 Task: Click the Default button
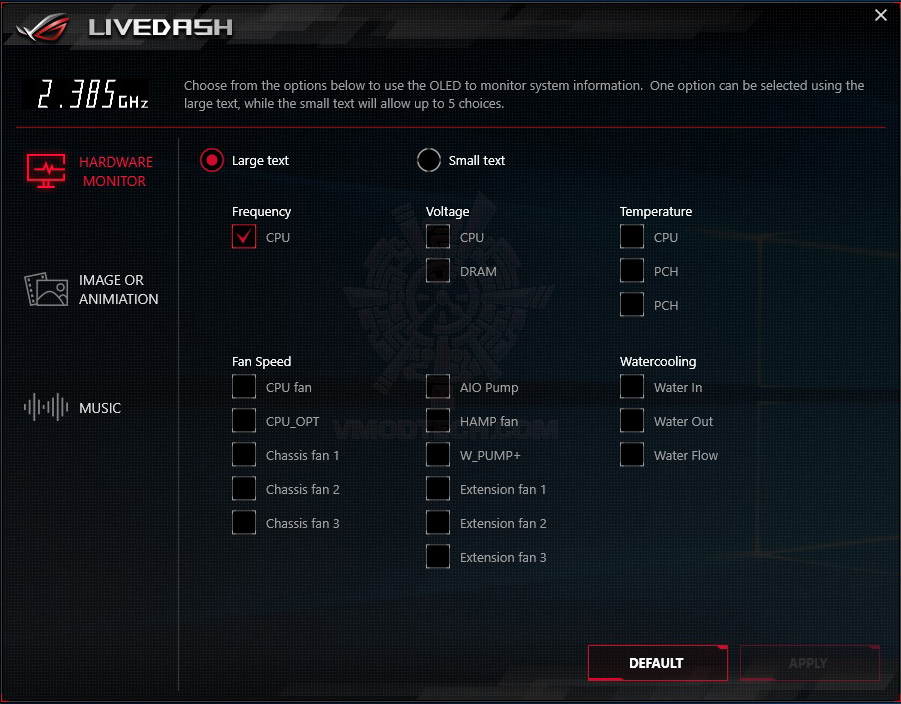(x=657, y=663)
